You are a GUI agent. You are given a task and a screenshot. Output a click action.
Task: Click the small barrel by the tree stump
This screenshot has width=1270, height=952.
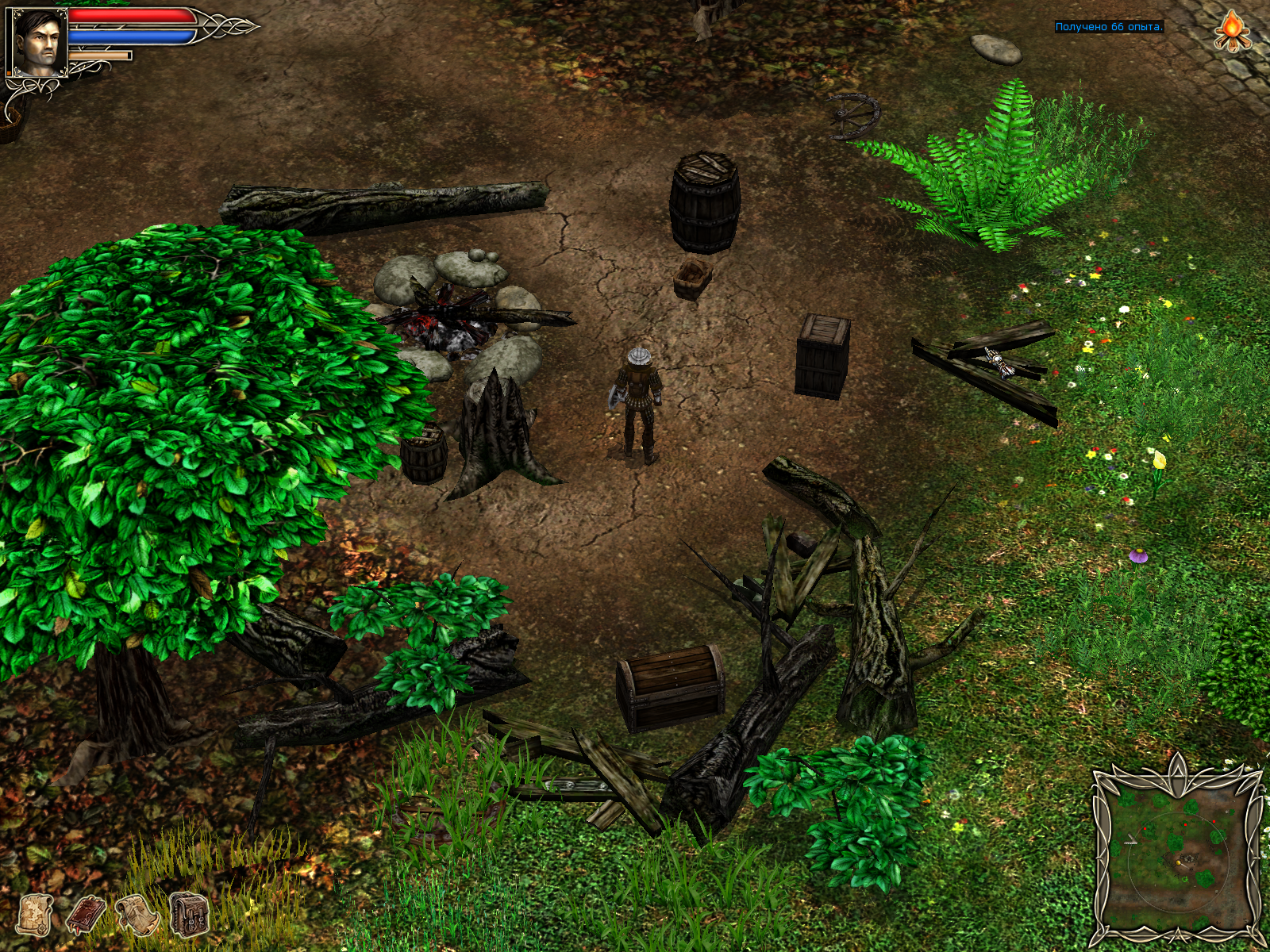tap(423, 456)
